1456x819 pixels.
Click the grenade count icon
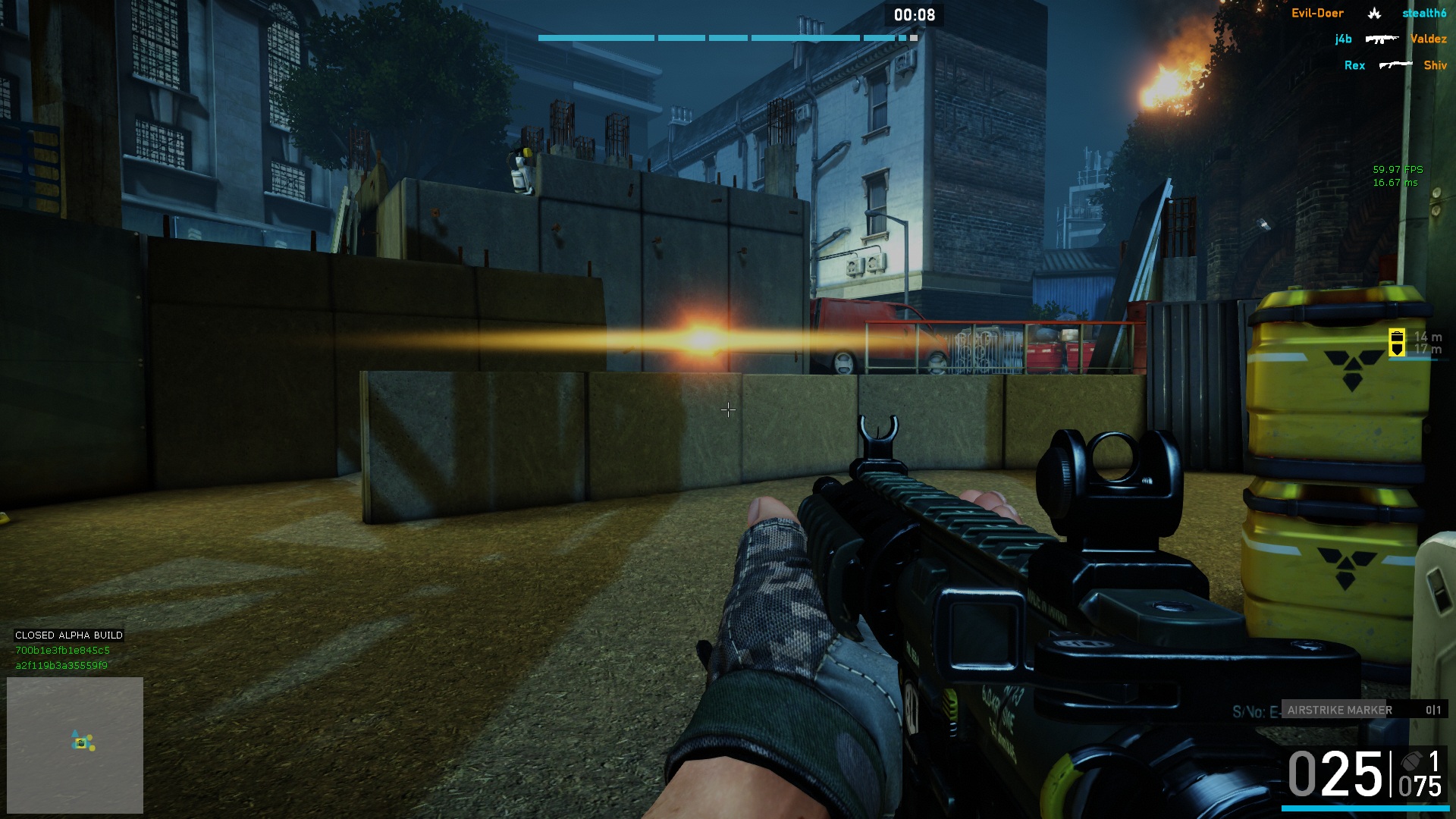(x=1411, y=761)
